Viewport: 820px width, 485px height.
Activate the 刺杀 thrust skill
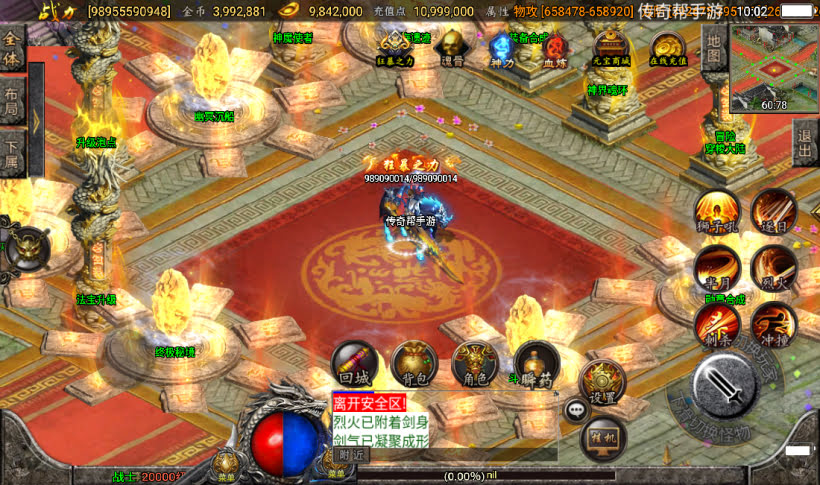717,324
